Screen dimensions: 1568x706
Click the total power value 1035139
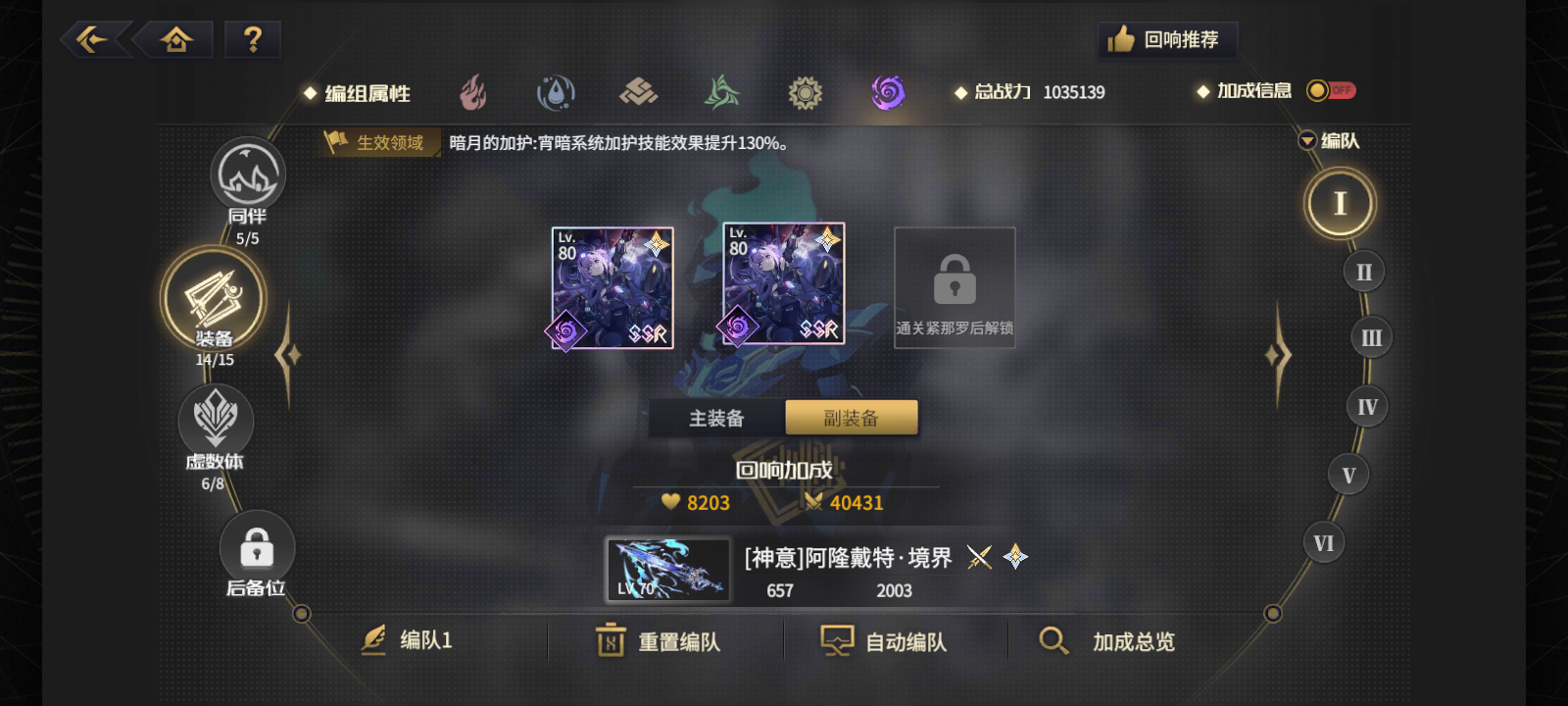pyautogui.click(x=1074, y=92)
